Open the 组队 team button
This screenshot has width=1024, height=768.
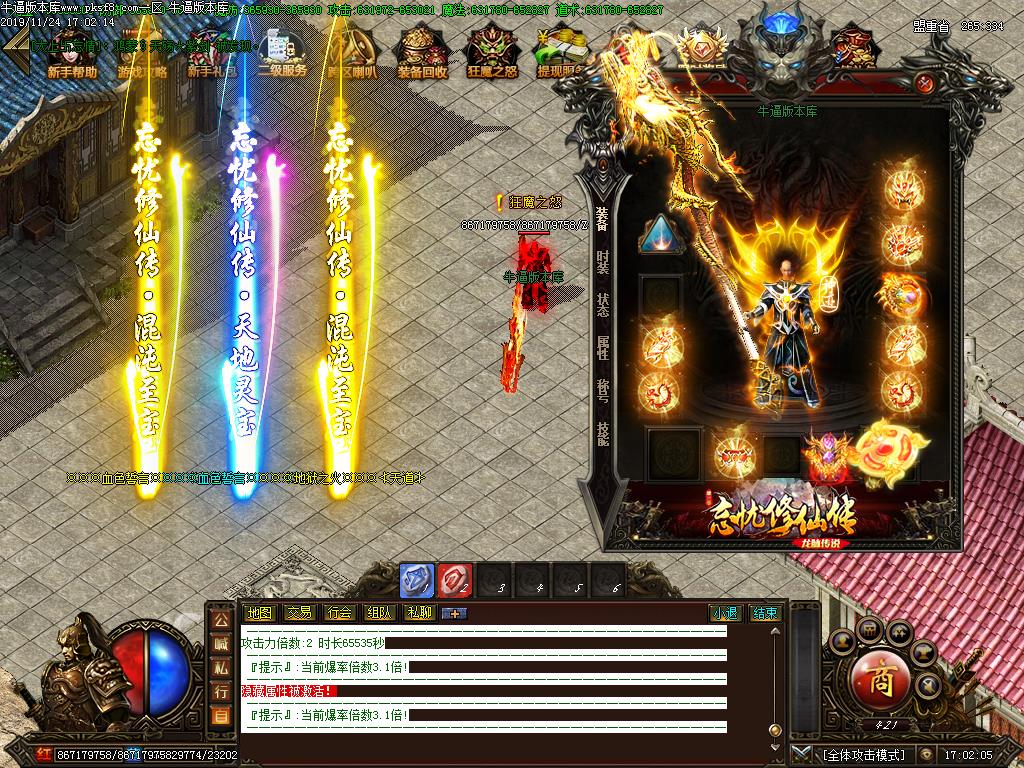pyautogui.click(x=379, y=613)
